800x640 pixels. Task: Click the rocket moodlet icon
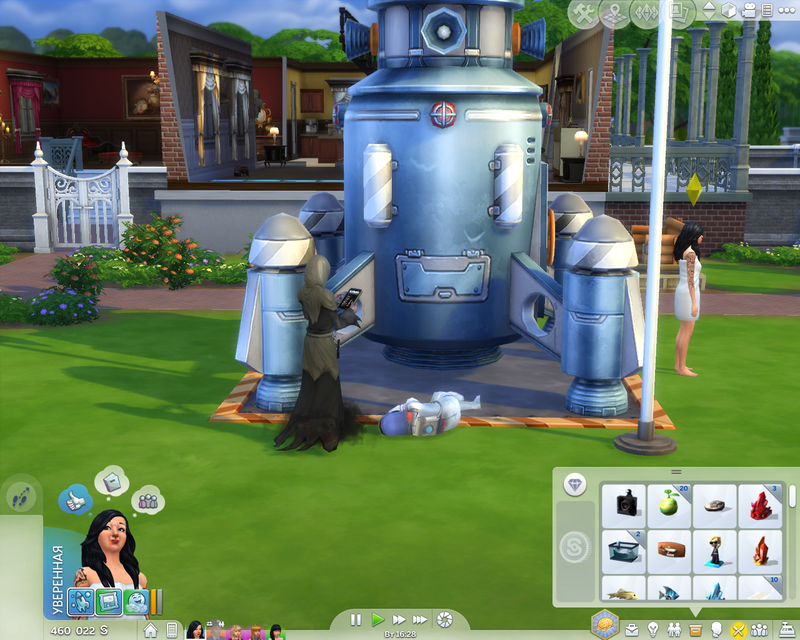[82, 602]
